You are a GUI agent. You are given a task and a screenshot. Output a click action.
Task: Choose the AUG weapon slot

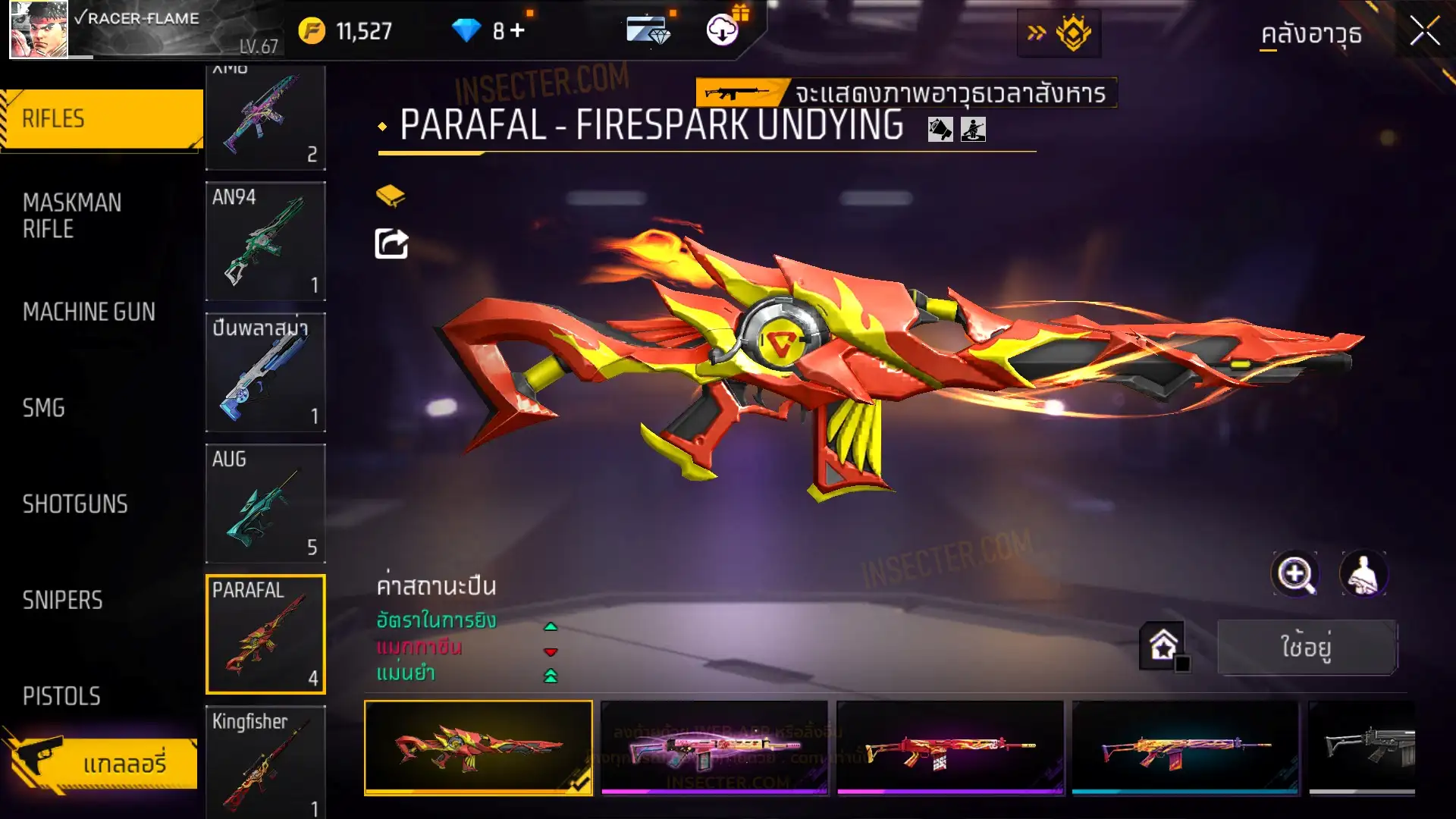[x=265, y=504]
